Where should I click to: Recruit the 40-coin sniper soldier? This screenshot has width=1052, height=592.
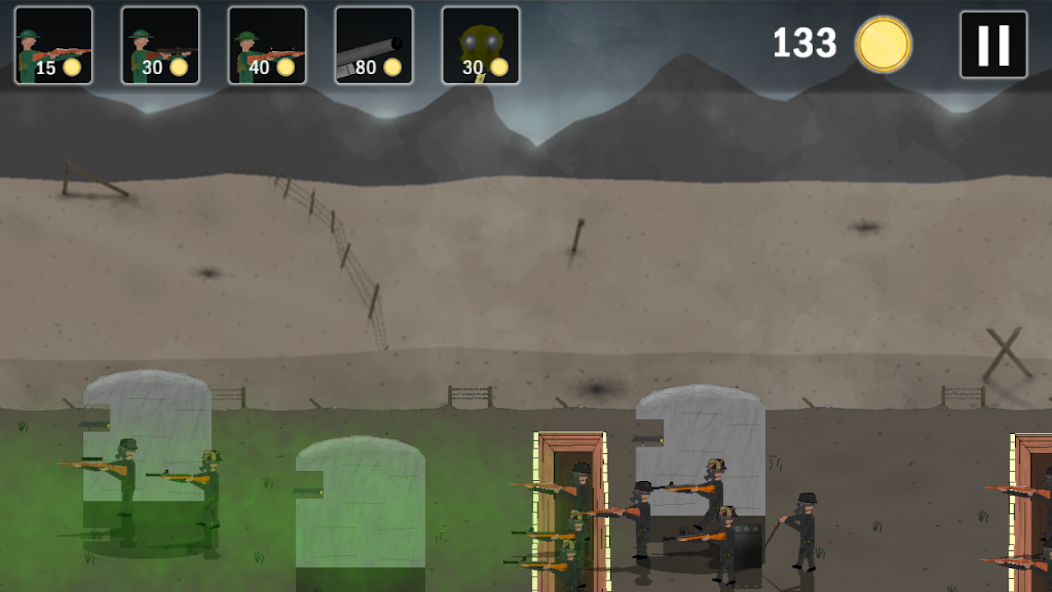click(267, 45)
